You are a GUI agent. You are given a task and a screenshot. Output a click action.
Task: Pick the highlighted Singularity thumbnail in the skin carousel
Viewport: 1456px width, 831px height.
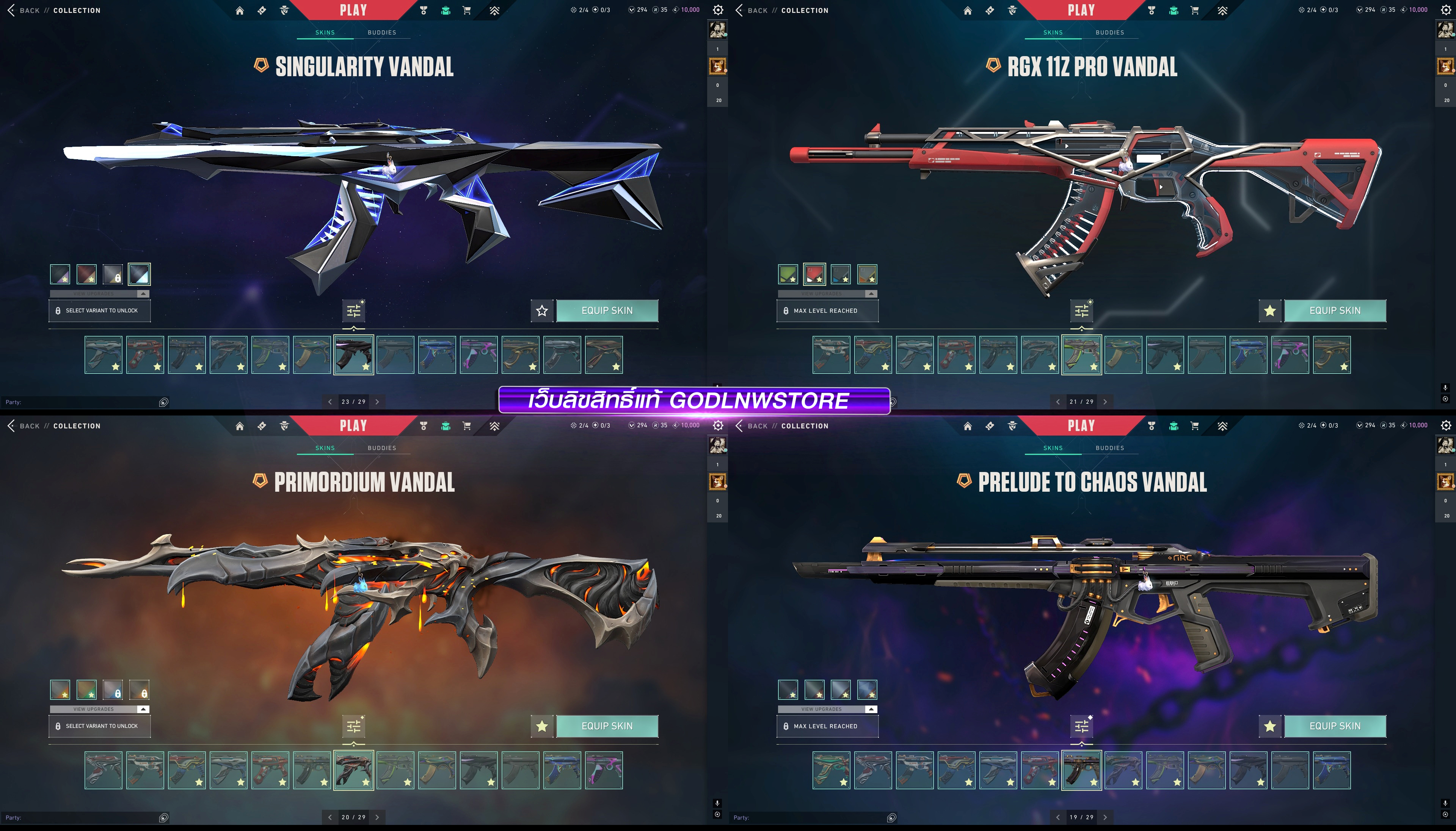pyautogui.click(x=354, y=354)
